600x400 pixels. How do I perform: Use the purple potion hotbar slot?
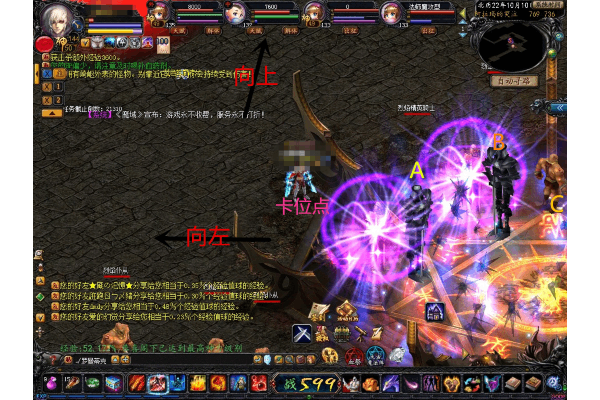pyautogui.click(x=52, y=383)
